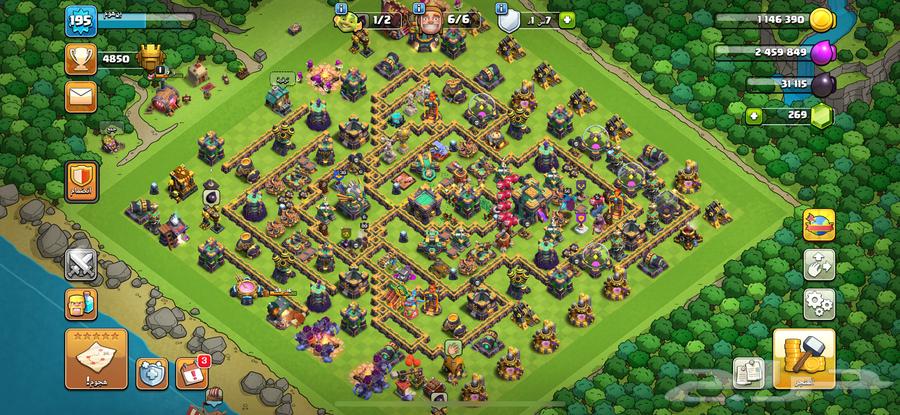
Task: Tap the Attack map button
Action: (95, 358)
